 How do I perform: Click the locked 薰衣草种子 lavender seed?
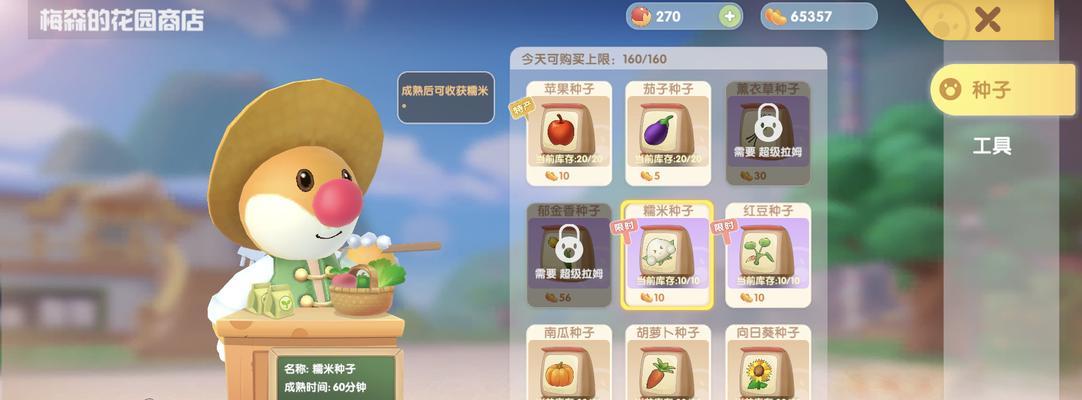pos(767,134)
